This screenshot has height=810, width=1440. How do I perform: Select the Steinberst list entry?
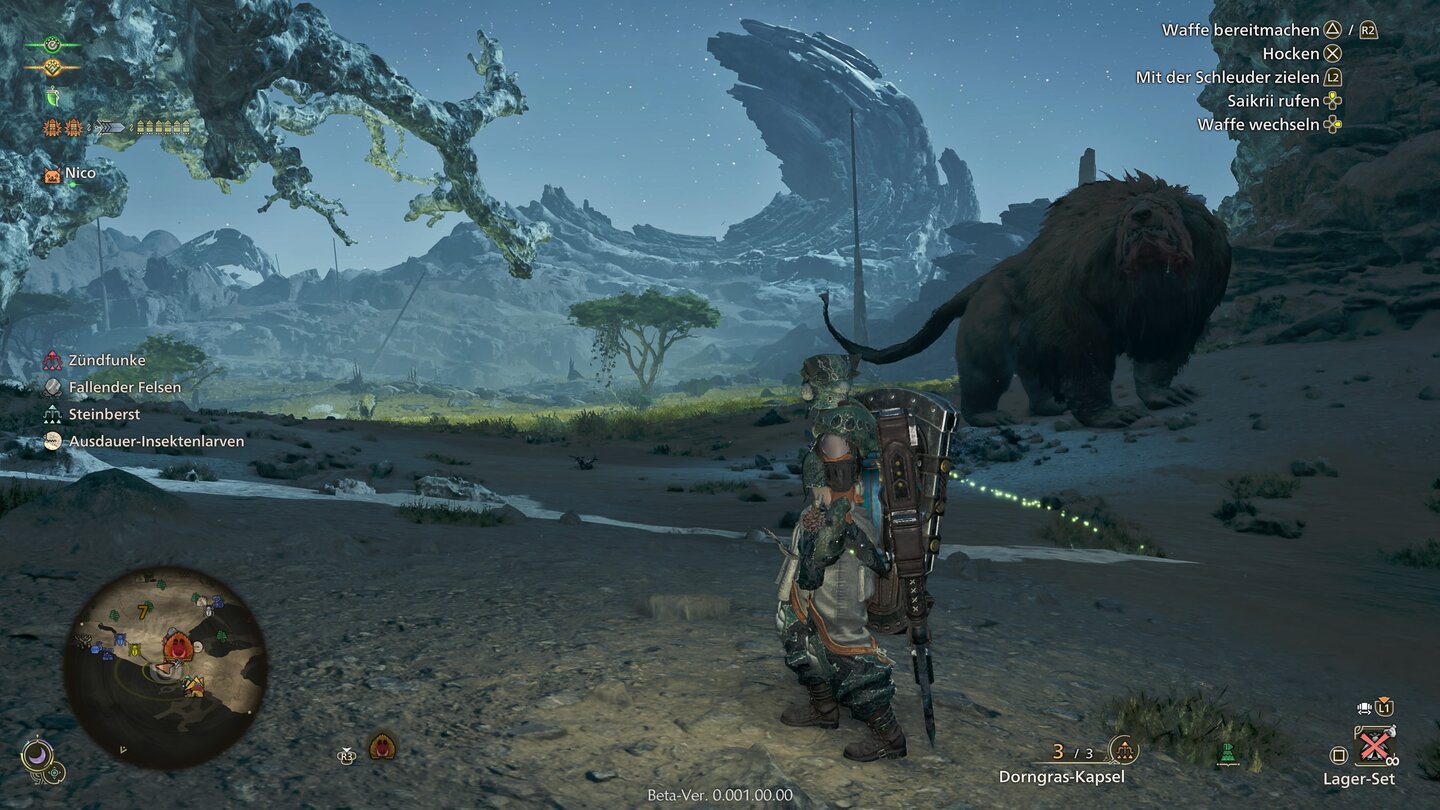[x=104, y=414]
